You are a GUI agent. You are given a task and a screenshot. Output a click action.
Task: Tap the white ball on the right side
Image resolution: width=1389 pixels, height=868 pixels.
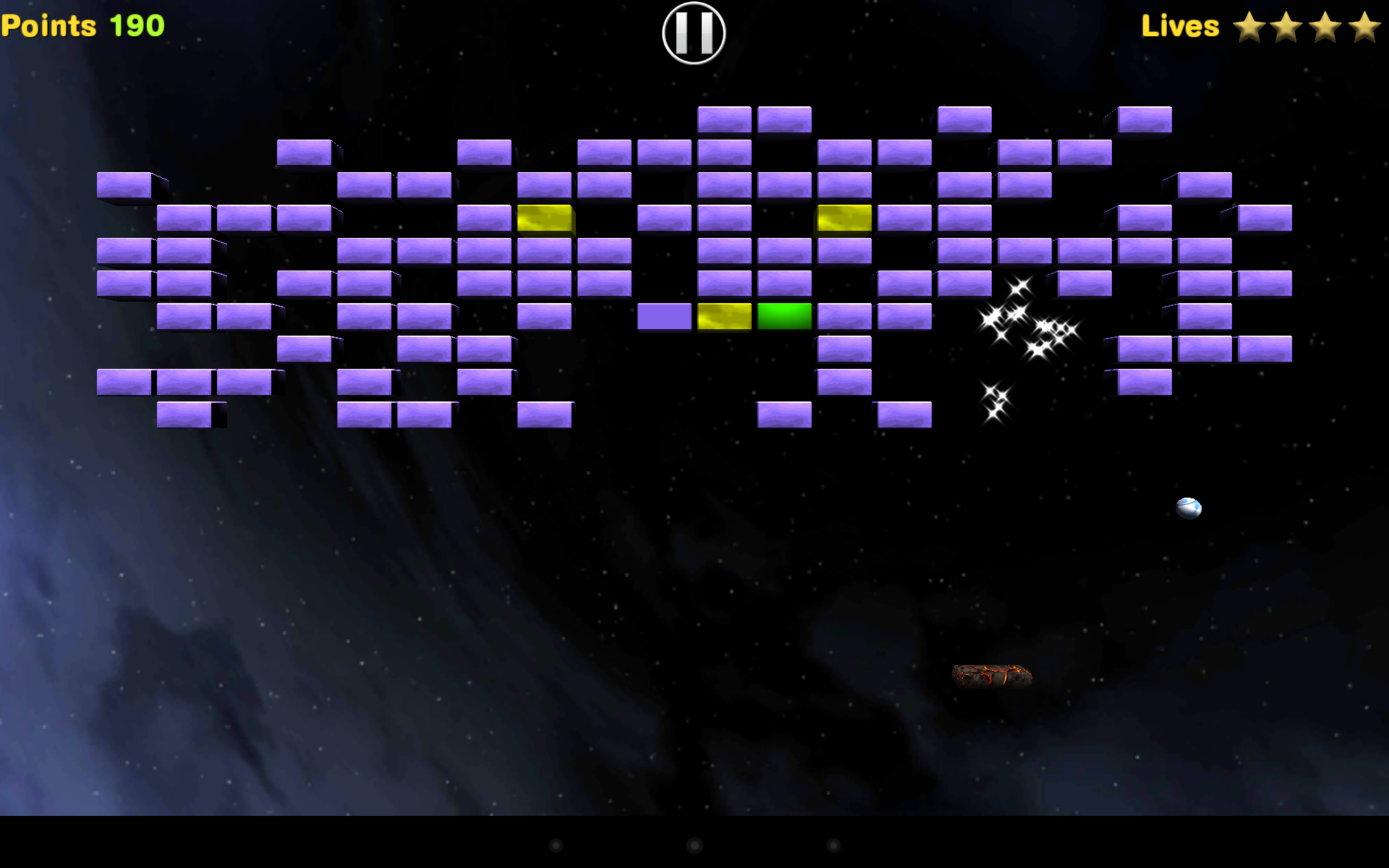(x=1189, y=508)
